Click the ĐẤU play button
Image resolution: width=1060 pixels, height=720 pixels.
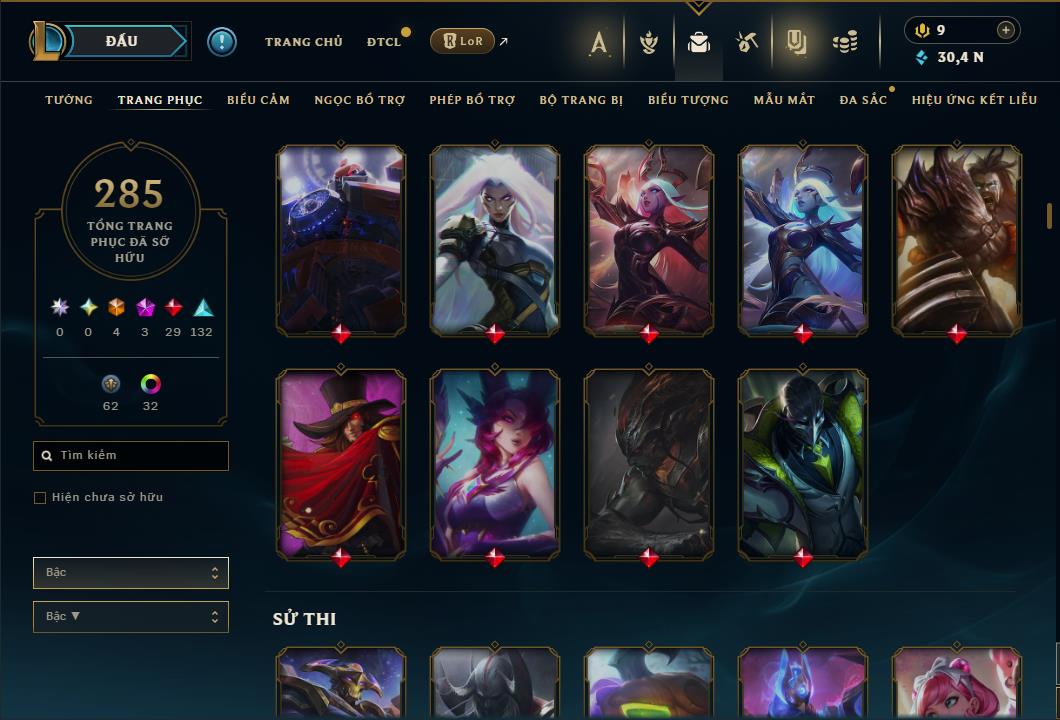click(121, 41)
